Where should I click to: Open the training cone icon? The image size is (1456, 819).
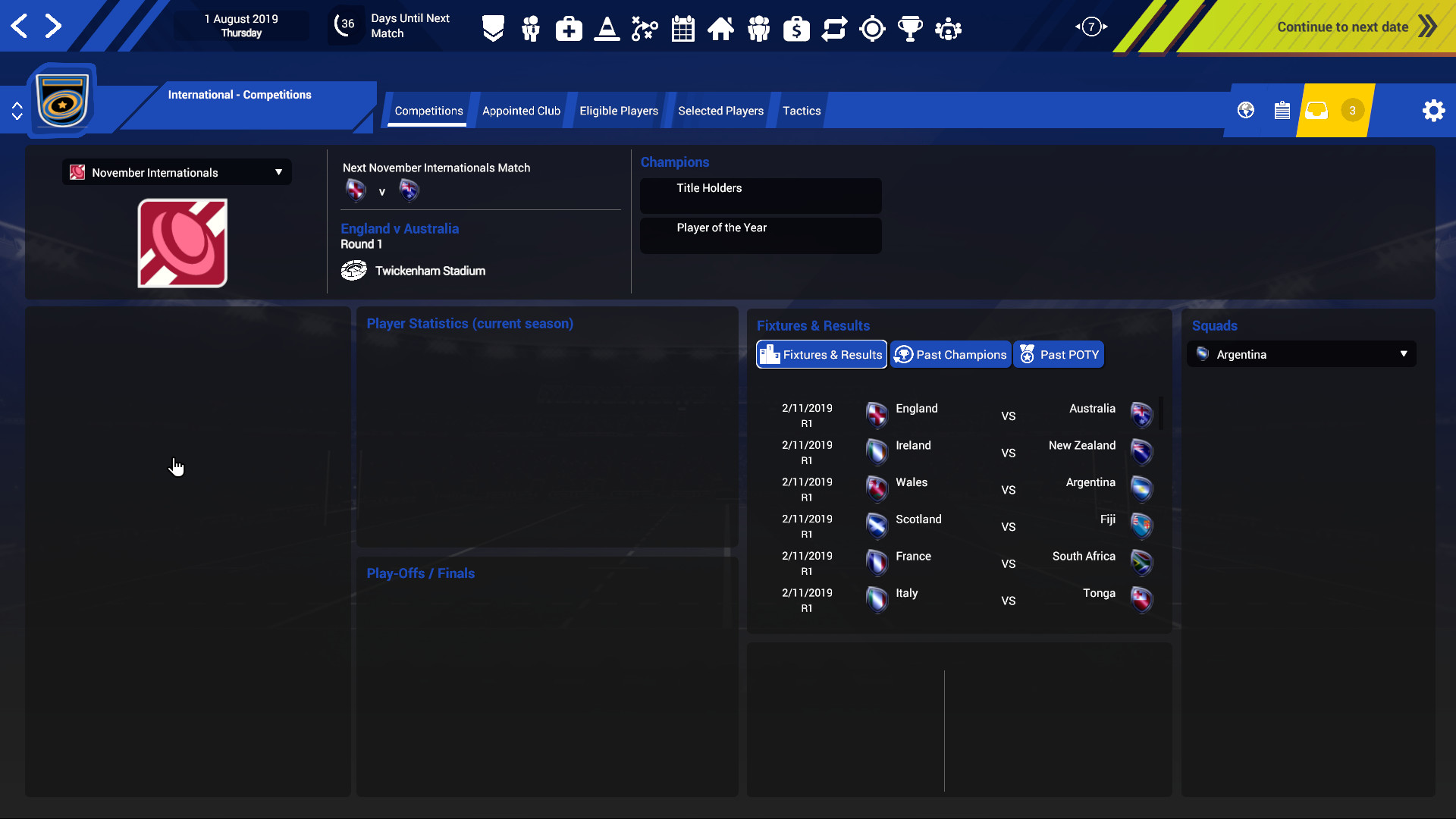(607, 28)
